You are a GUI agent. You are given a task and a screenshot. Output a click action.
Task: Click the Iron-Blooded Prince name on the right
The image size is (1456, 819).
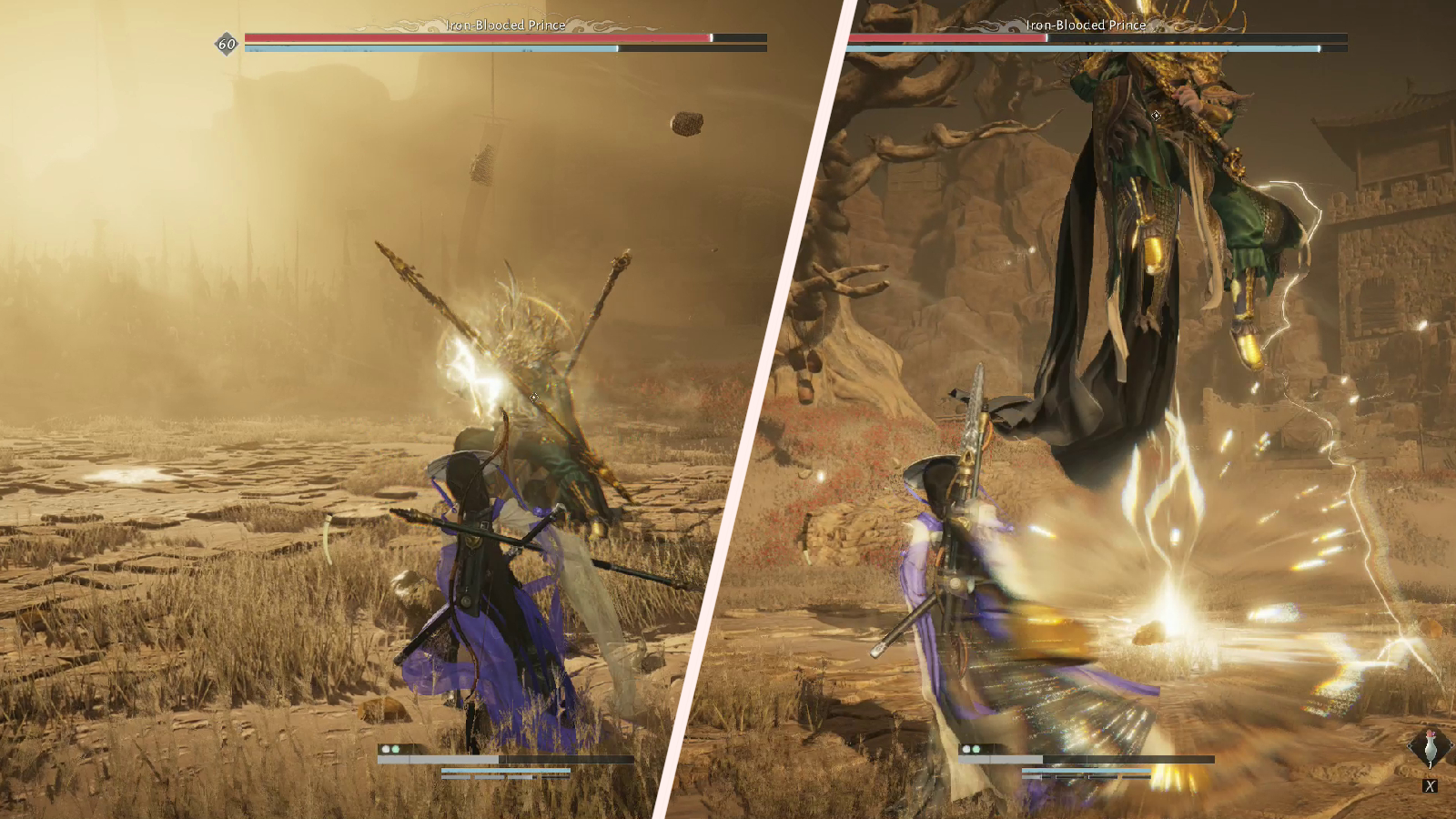[1087, 25]
